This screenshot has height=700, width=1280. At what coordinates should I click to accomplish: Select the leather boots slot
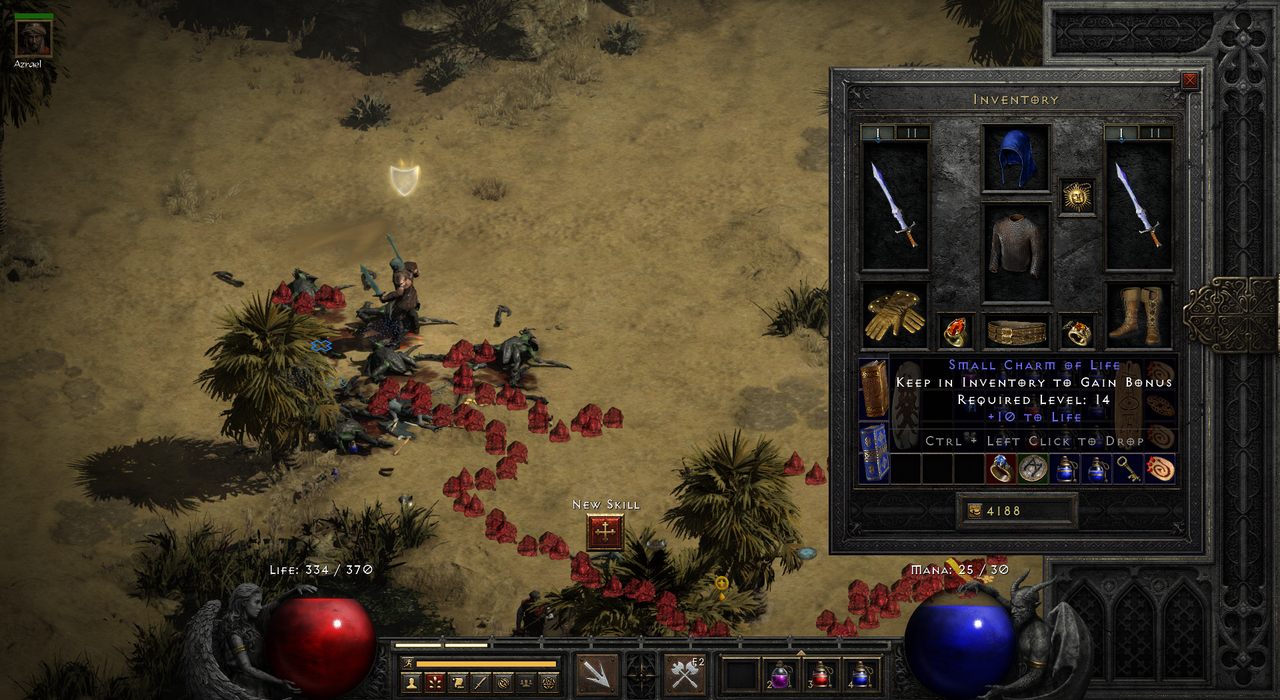1139,315
